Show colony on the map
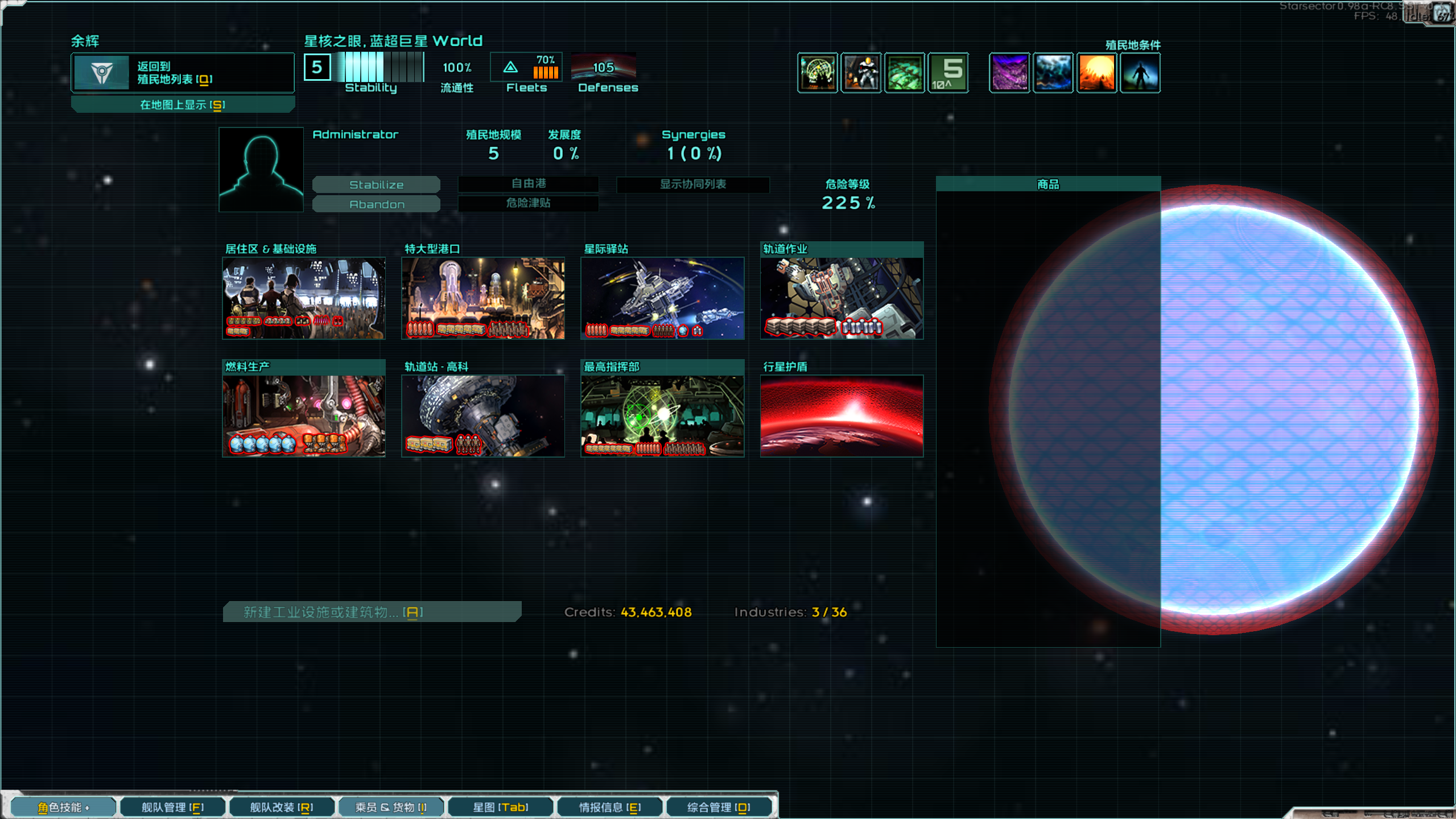 click(x=182, y=105)
